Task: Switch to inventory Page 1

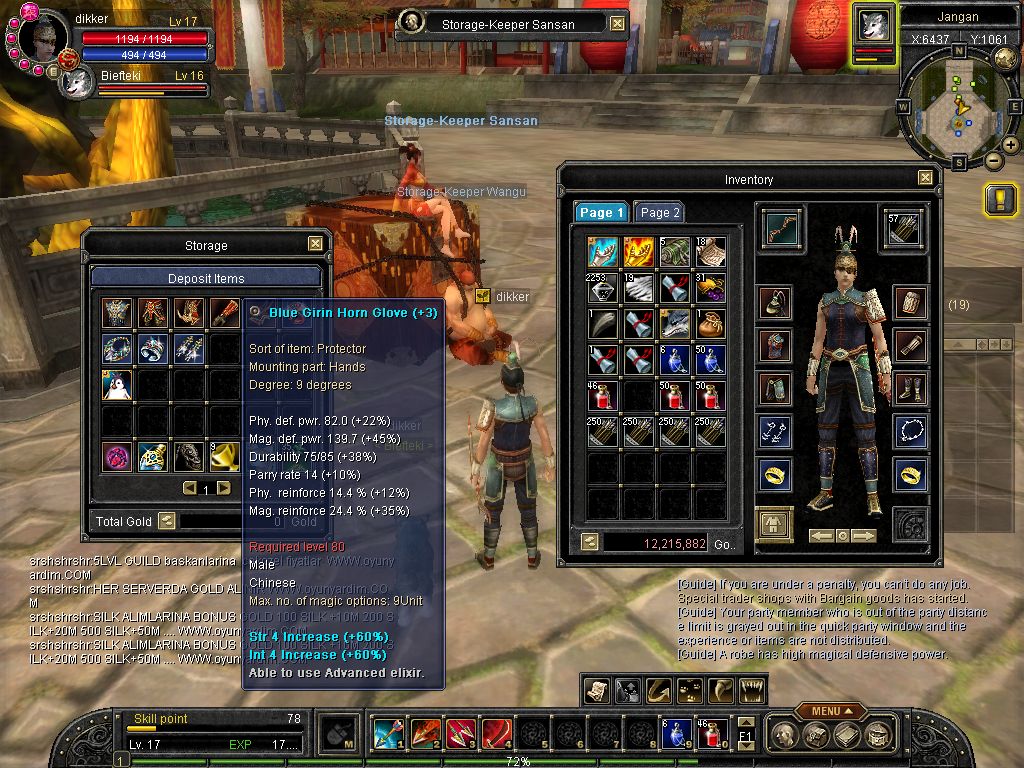Action: [x=601, y=212]
